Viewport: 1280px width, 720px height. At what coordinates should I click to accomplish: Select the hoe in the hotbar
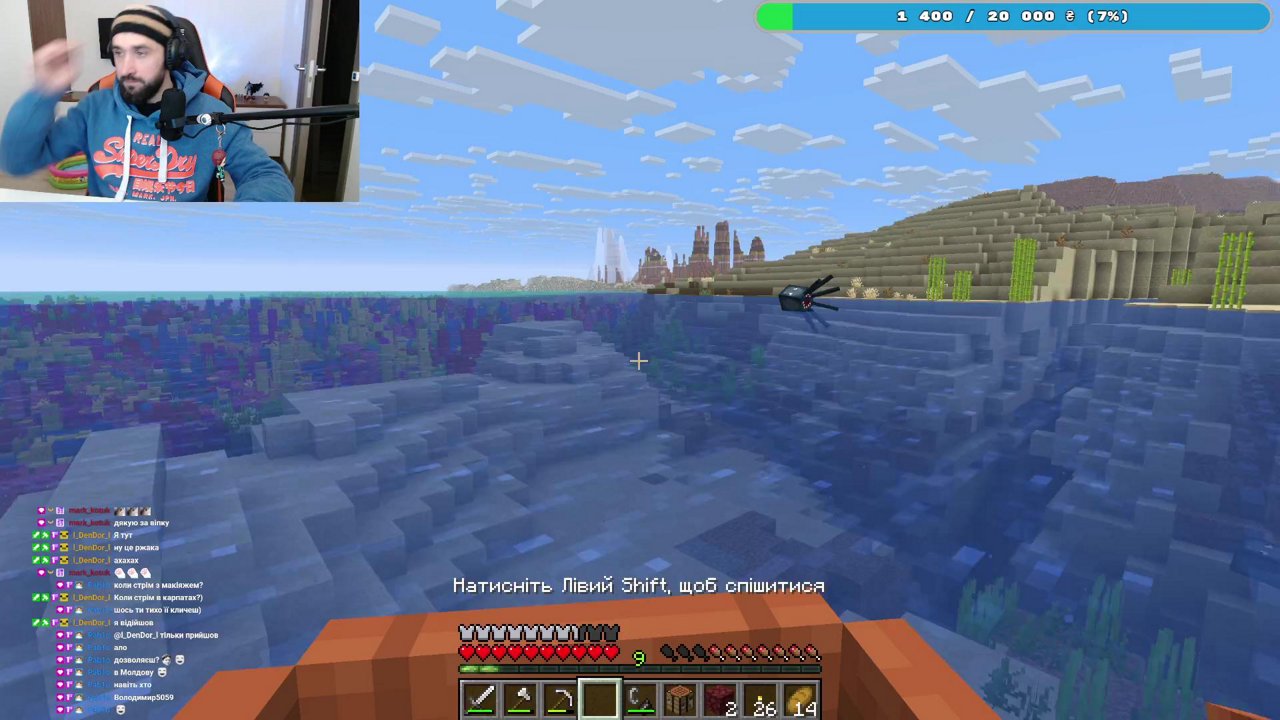click(x=561, y=697)
